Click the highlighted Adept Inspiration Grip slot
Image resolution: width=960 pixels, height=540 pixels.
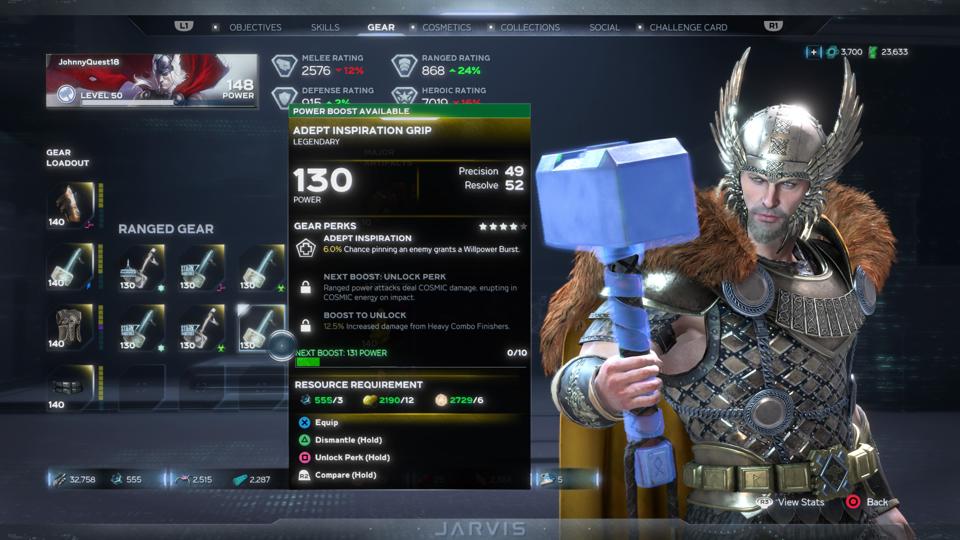click(260, 327)
